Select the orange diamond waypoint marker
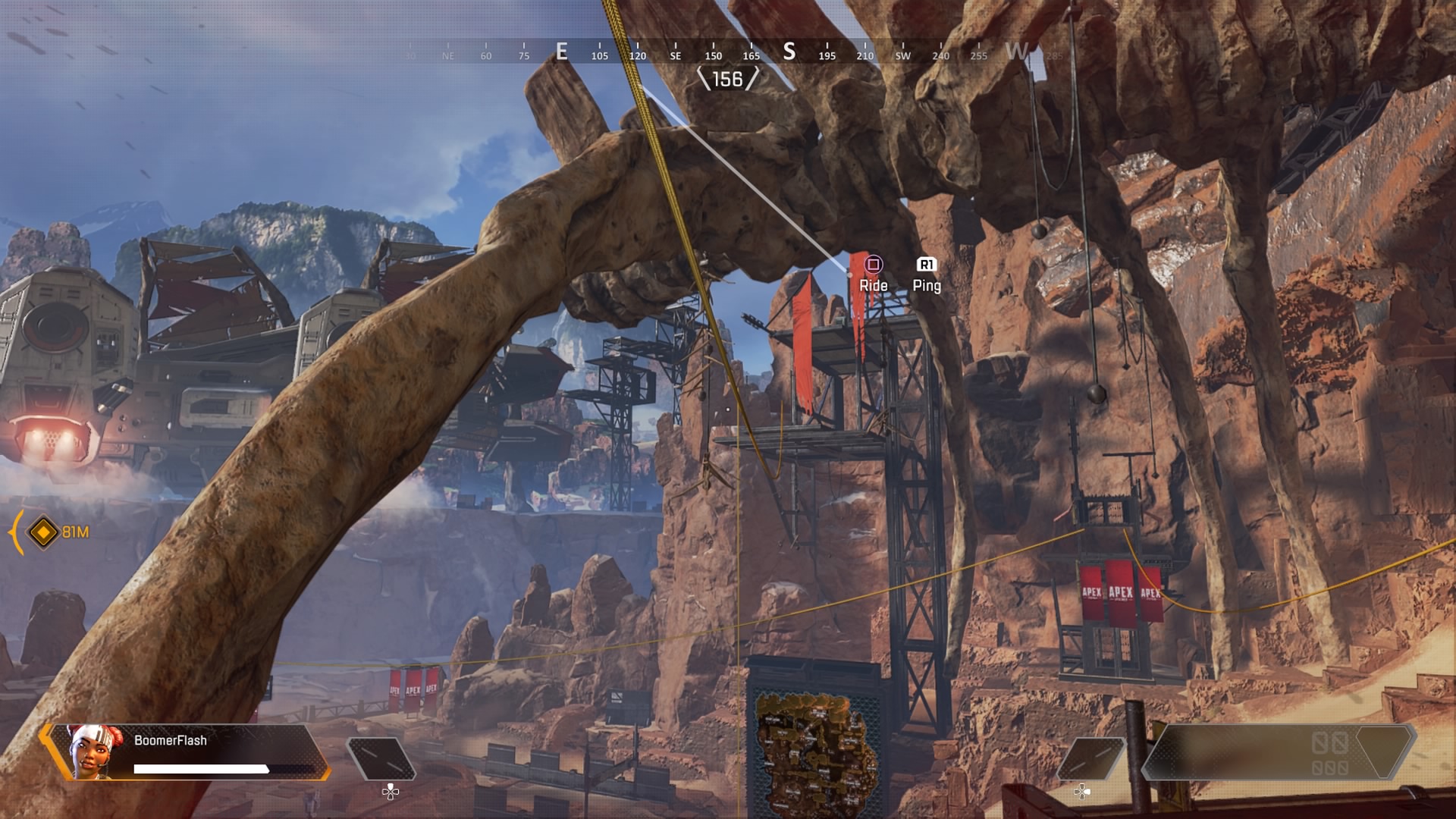Viewport: 1456px width, 819px height. [x=43, y=532]
